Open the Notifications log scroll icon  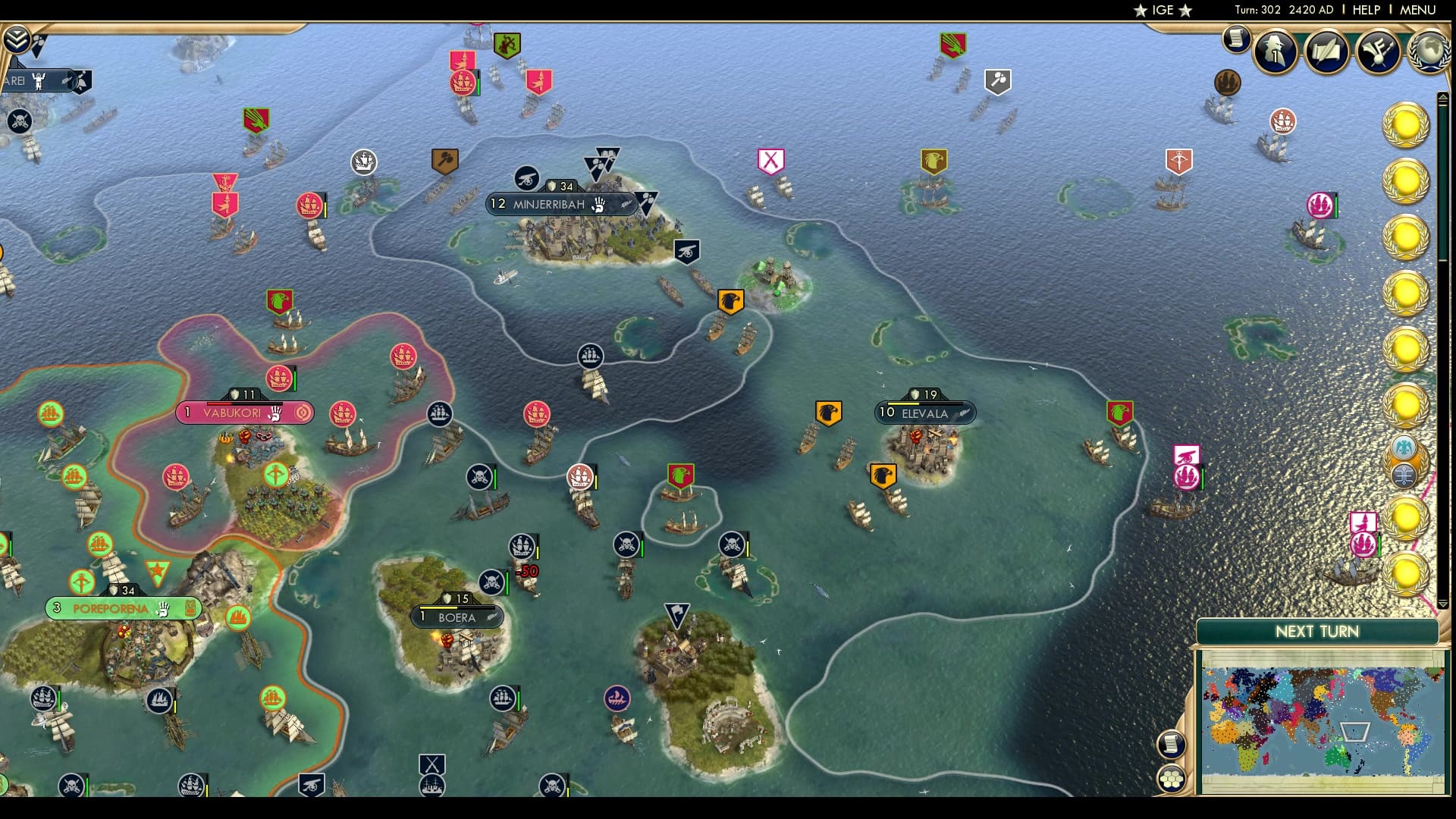pos(1236,38)
